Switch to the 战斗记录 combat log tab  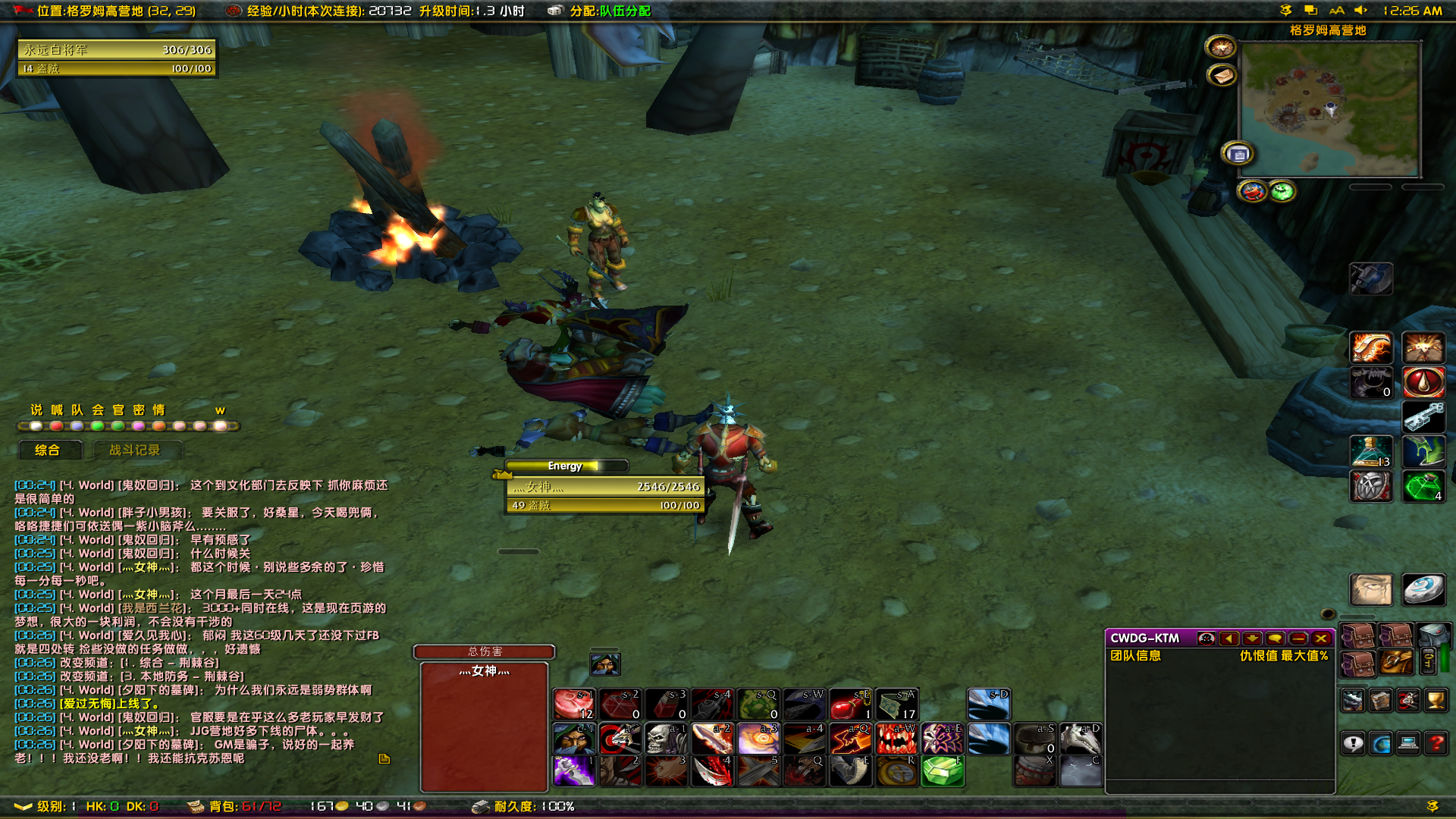(x=134, y=450)
